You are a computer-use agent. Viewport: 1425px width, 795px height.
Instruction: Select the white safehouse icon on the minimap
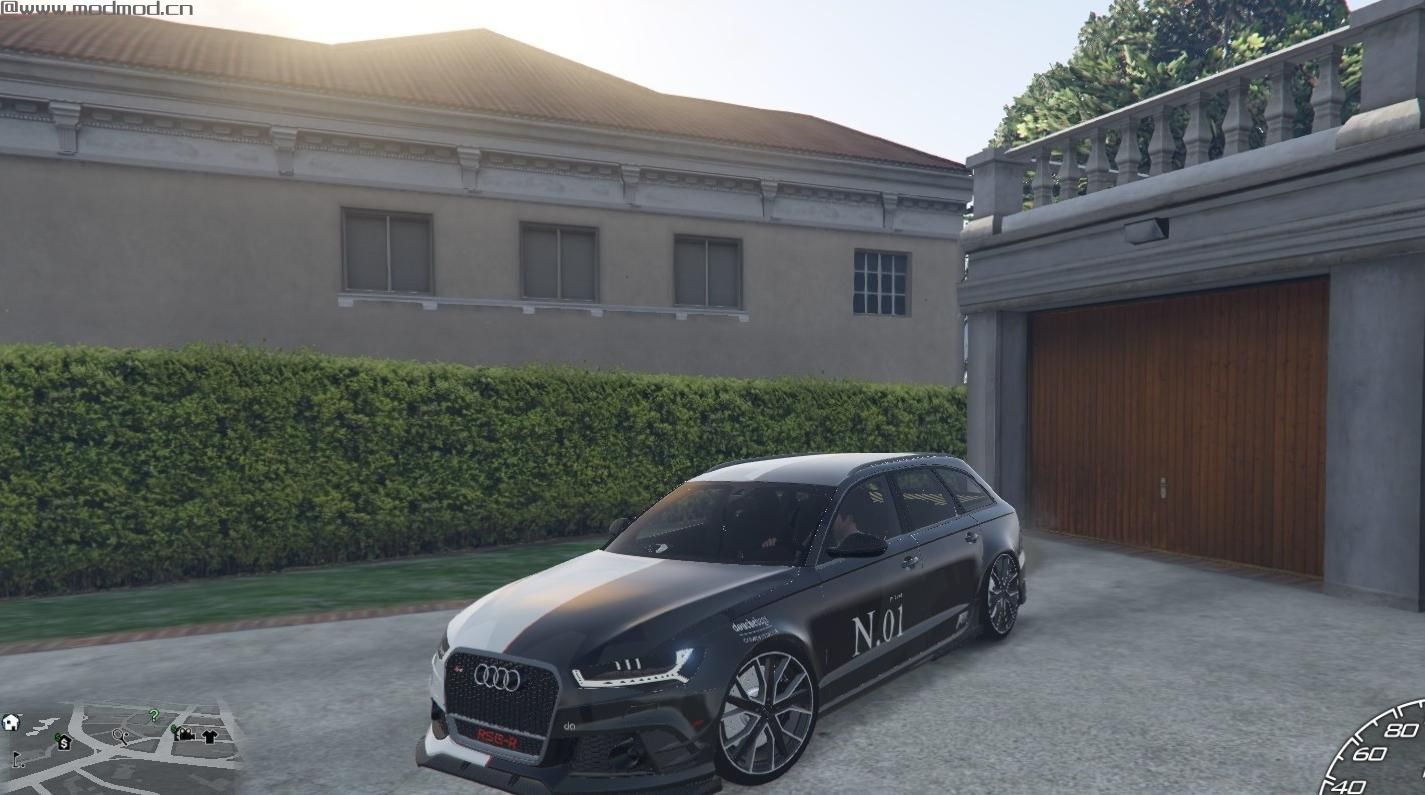pyautogui.click(x=11, y=722)
